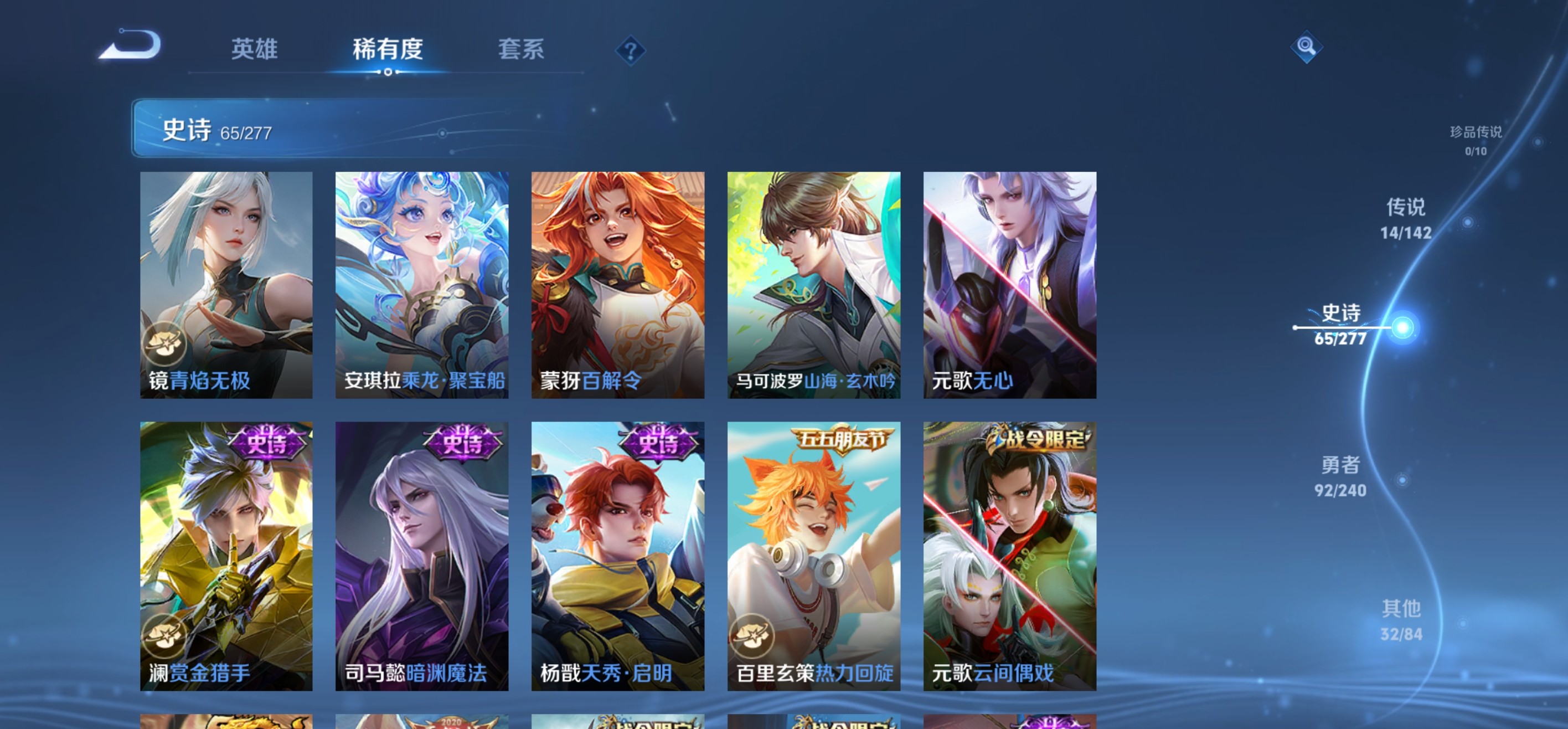1568x729 pixels.
Task: Select the 马可波罗山海·玄木吟 skin card
Action: click(x=814, y=286)
